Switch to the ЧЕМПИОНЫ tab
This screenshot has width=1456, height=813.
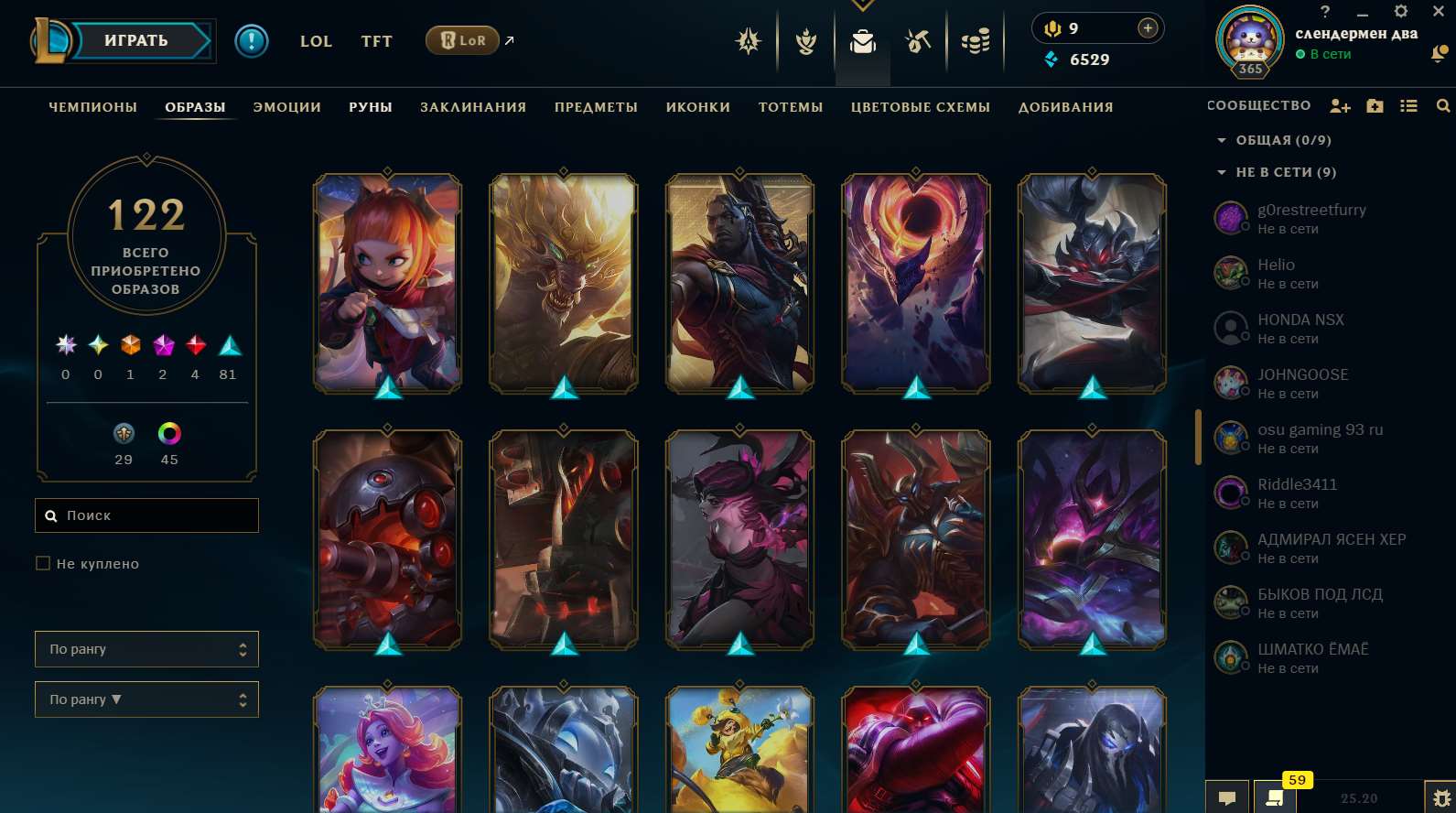pyautogui.click(x=92, y=107)
